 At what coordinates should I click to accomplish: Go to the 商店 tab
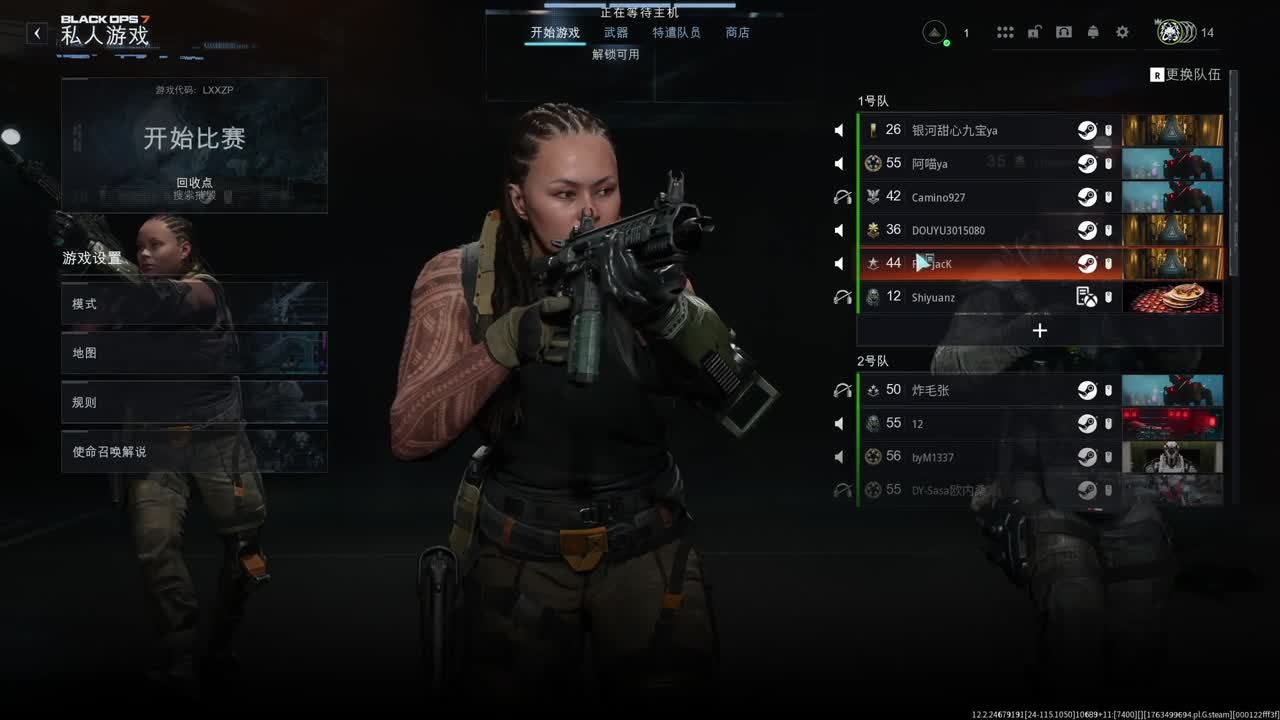pyautogui.click(x=738, y=33)
